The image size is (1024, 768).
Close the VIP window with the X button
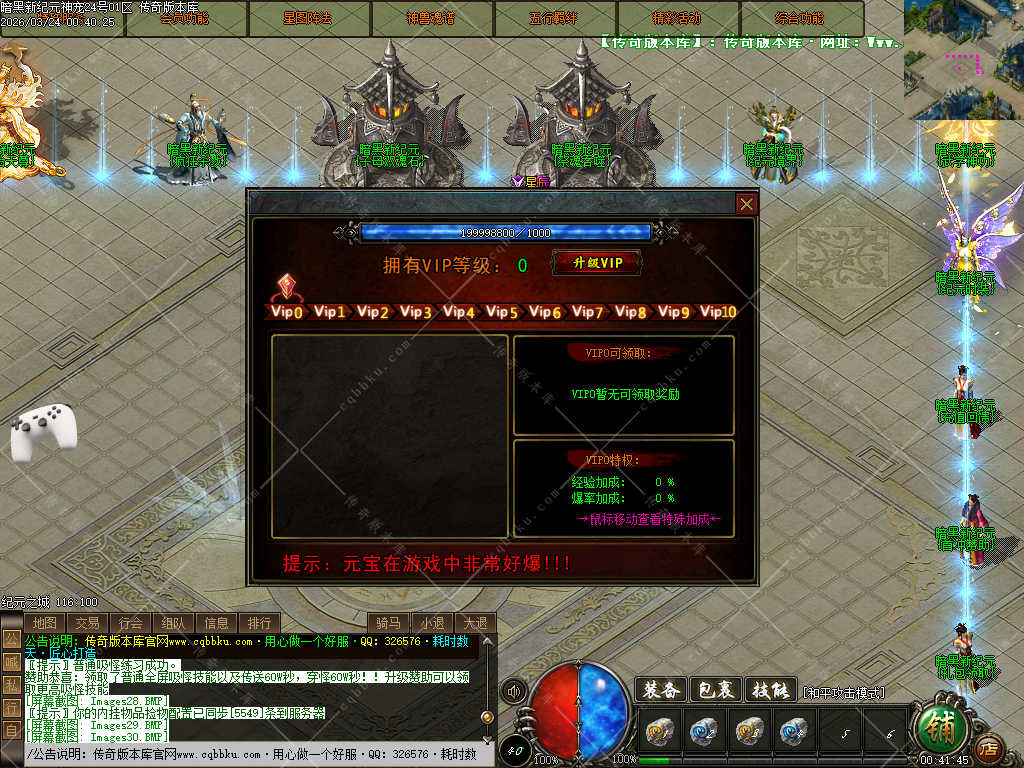(x=746, y=204)
